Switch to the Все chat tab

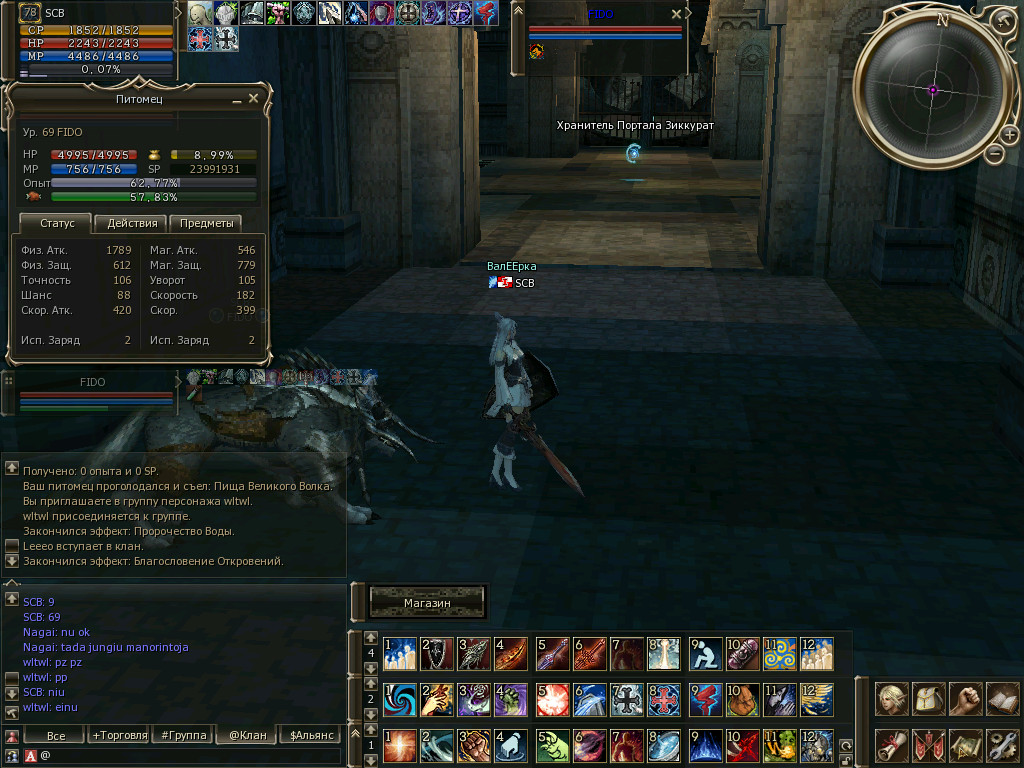[56, 735]
